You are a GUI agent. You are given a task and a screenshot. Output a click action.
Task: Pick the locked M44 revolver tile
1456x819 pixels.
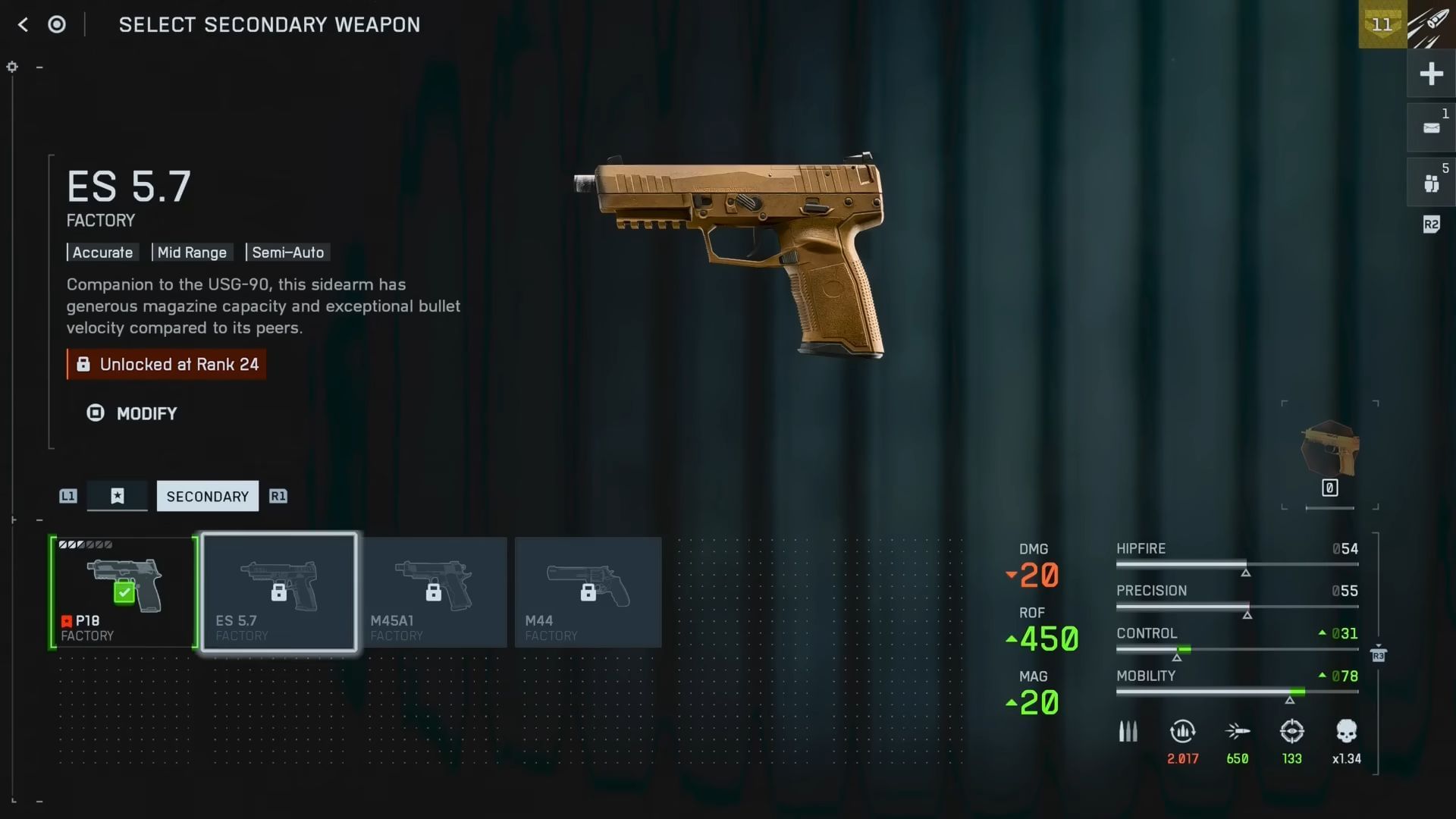pos(588,592)
